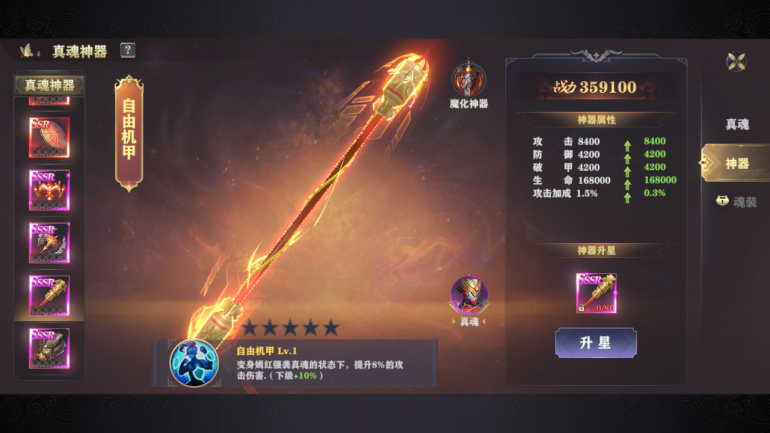Image resolution: width=770 pixels, height=433 pixels.
Task: Open the 魔化神器 icon
Action: pyautogui.click(x=468, y=82)
